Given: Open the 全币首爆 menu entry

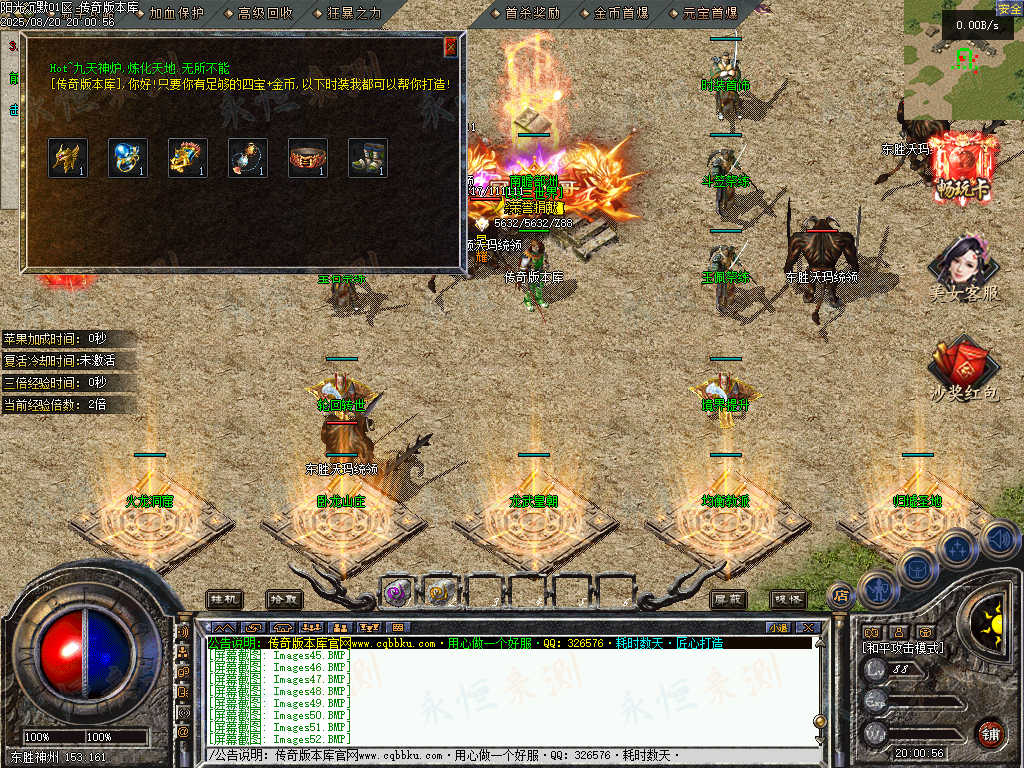Looking at the screenshot, I should coord(620,13).
